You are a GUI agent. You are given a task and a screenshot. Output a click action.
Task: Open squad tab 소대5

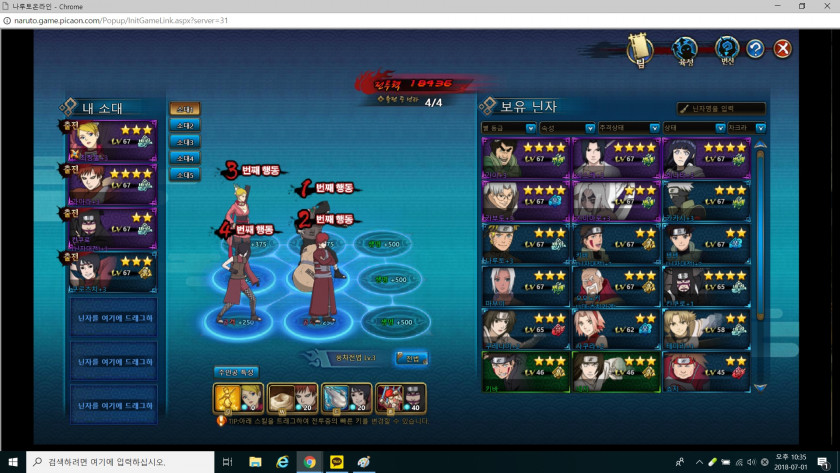[184, 174]
